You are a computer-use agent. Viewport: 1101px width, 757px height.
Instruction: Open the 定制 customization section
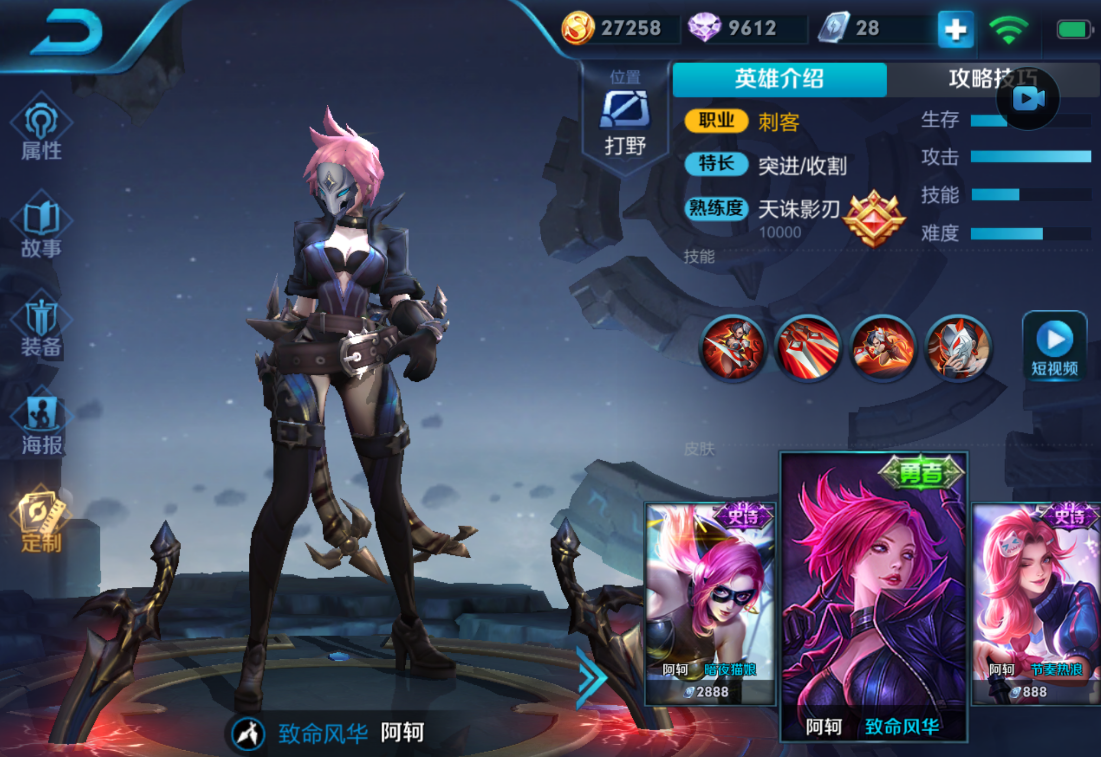click(x=42, y=520)
